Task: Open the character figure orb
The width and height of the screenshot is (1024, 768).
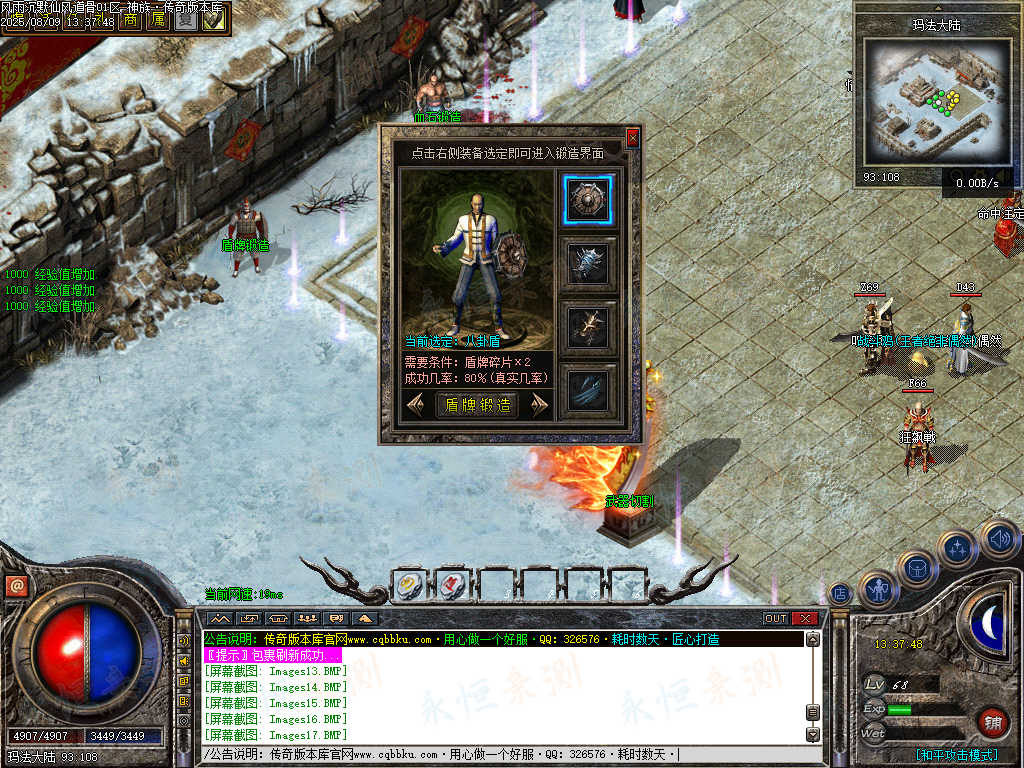Action: coord(878,590)
